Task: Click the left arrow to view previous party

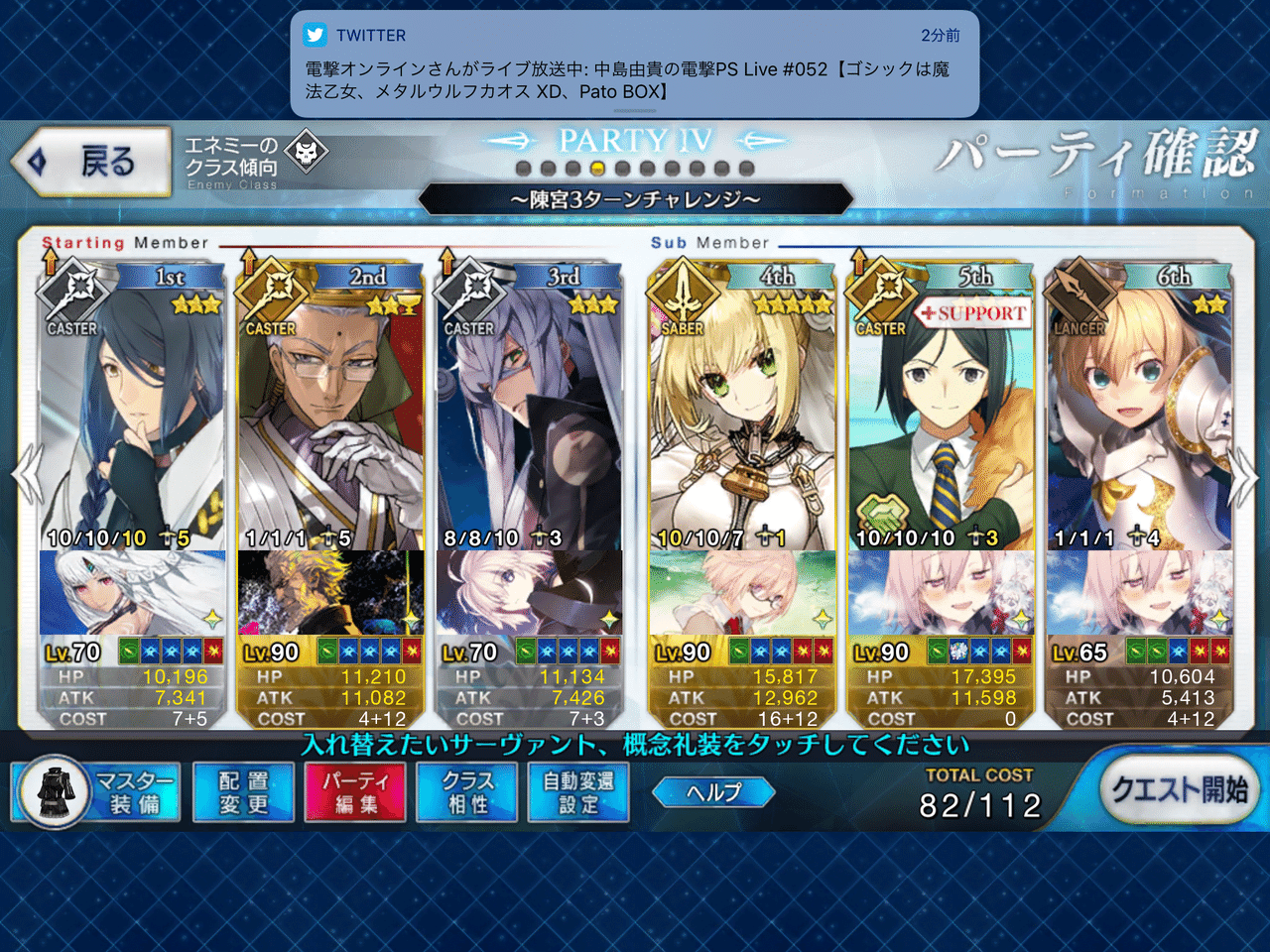Action: [26, 474]
